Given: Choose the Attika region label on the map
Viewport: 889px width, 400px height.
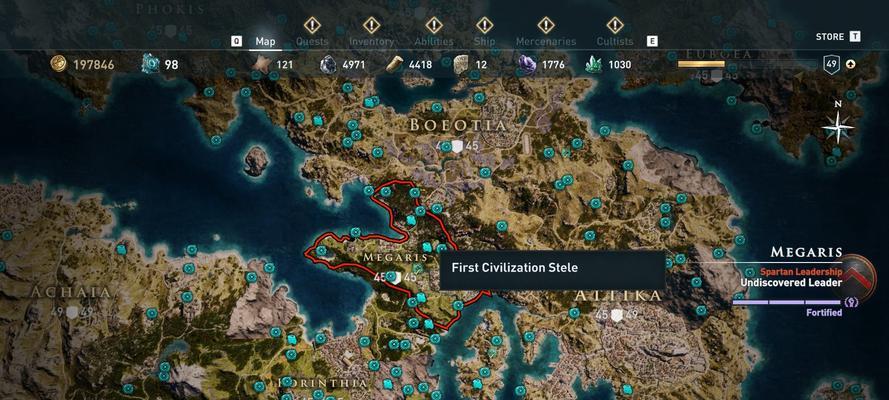Looking at the screenshot, I should pyautogui.click(x=618, y=296).
